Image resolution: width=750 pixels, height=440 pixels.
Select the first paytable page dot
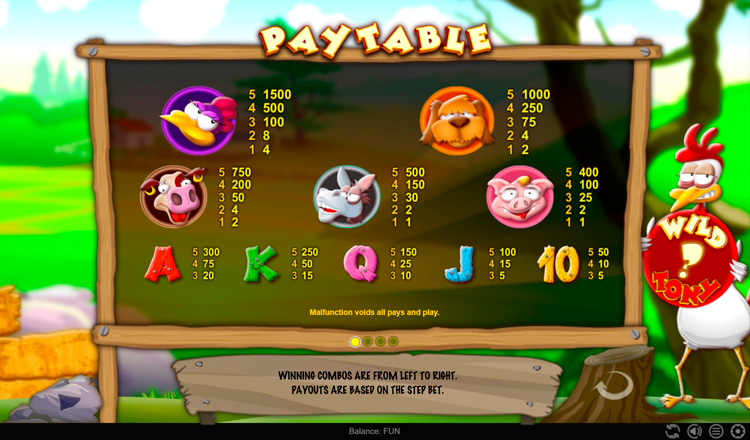coord(355,342)
